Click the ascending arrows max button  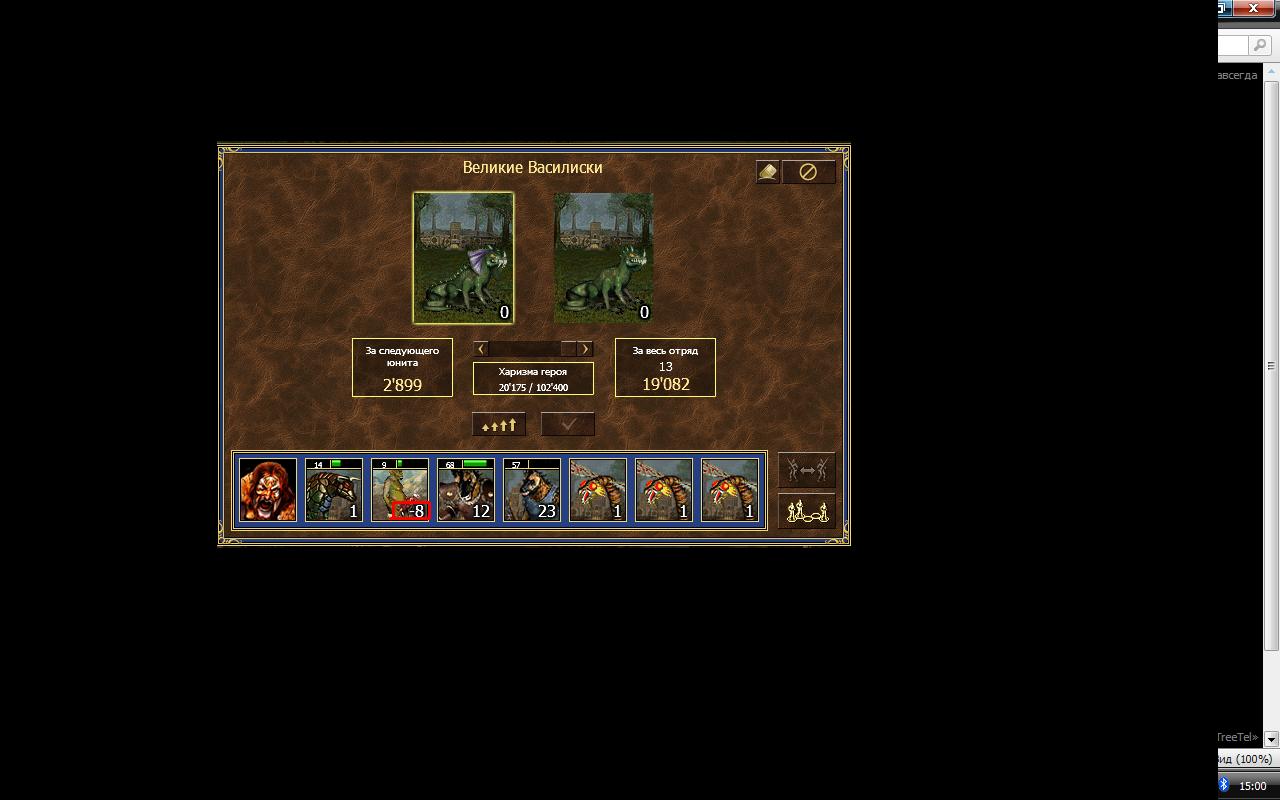498,424
